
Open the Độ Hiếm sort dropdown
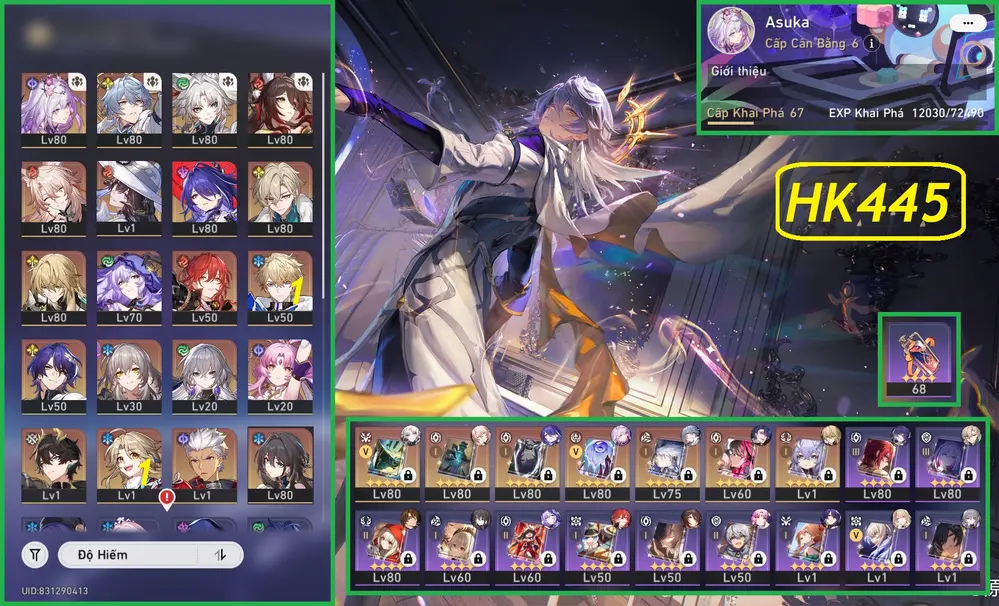130,554
